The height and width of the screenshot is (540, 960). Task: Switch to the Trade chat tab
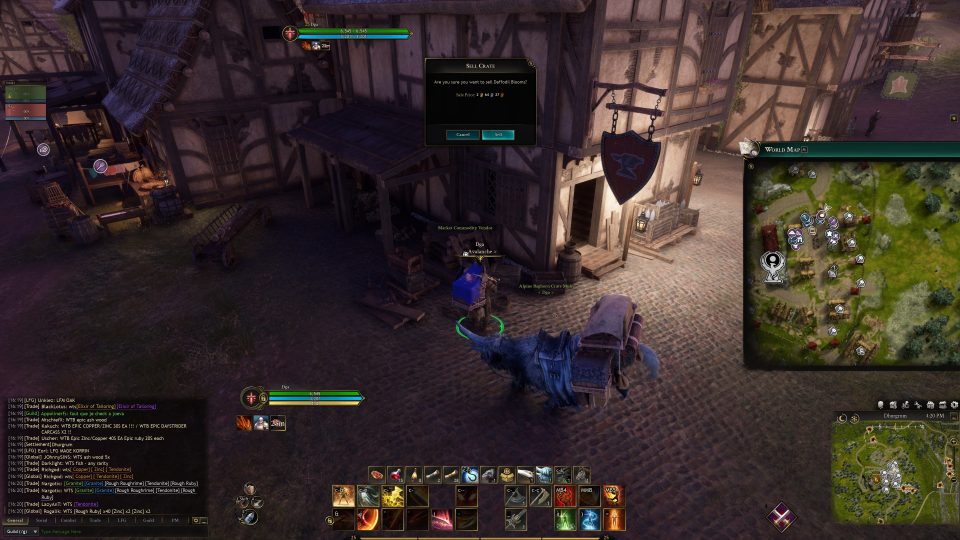(95, 520)
